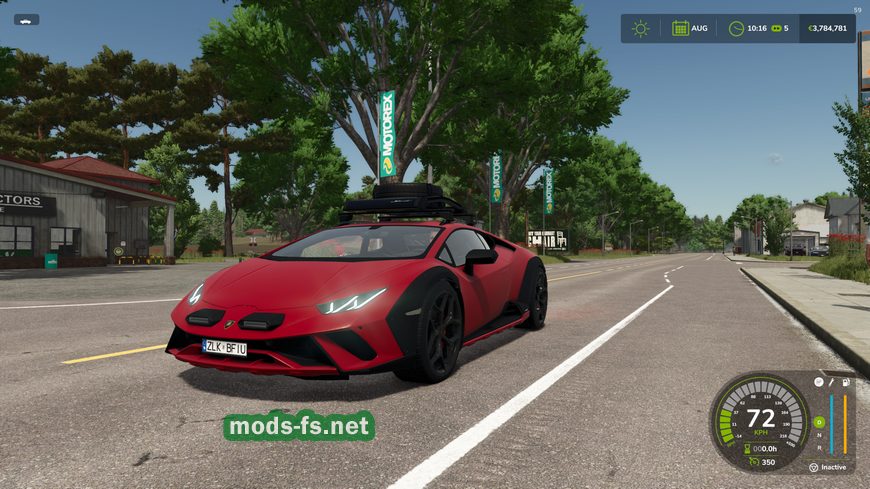Select the green D drive gear indicator
Screen dimensions: 870x489
[x=819, y=422]
